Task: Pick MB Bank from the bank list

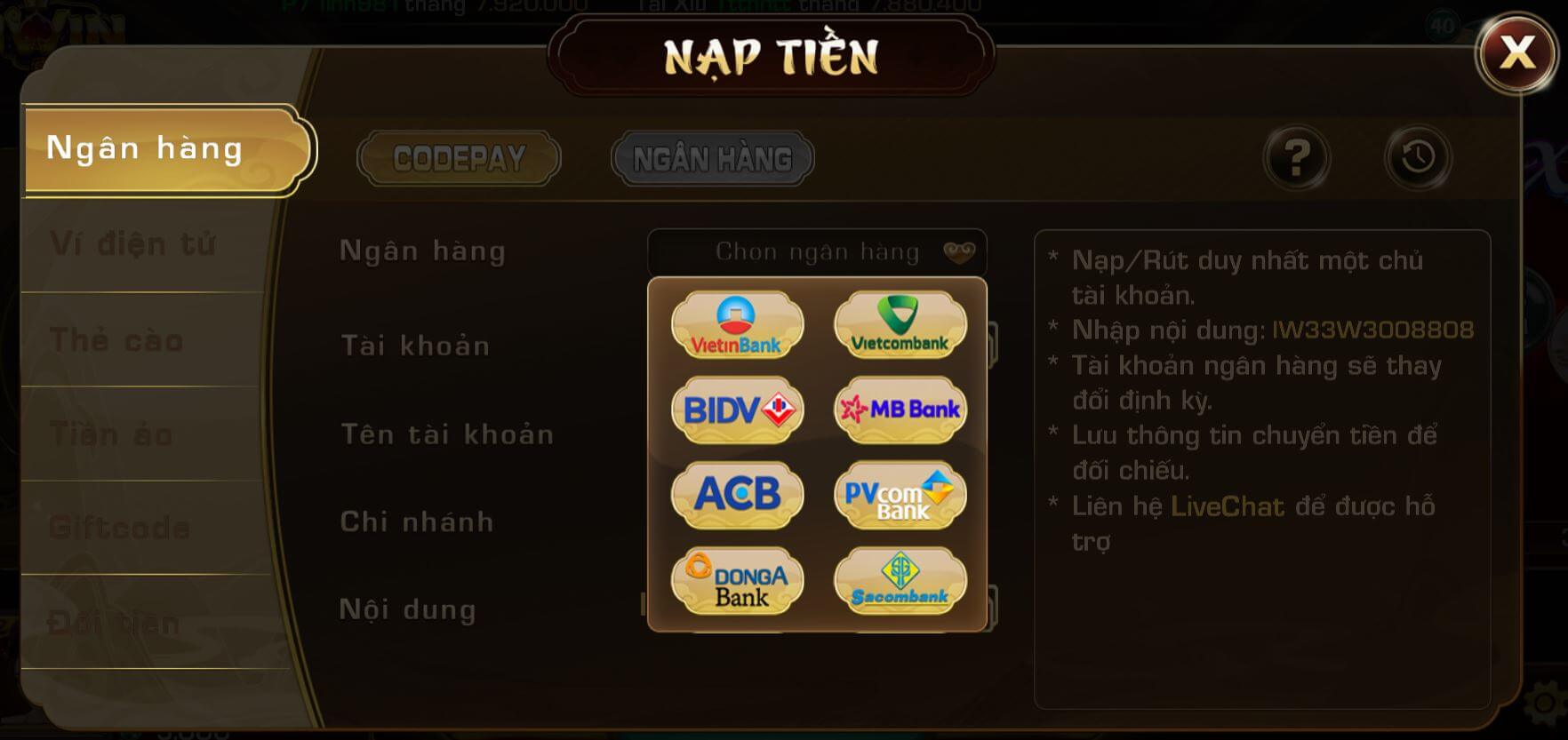Action: [900, 410]
